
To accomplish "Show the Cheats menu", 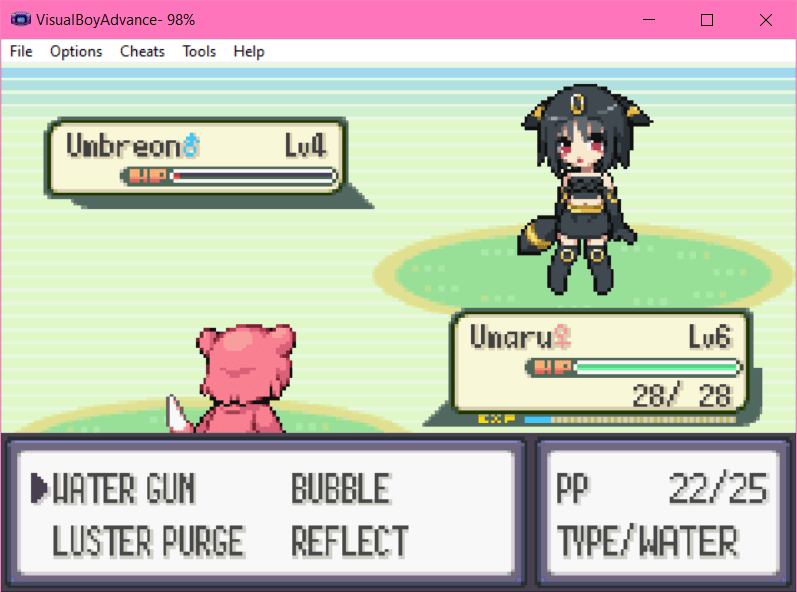I will [x=142, y=51].
